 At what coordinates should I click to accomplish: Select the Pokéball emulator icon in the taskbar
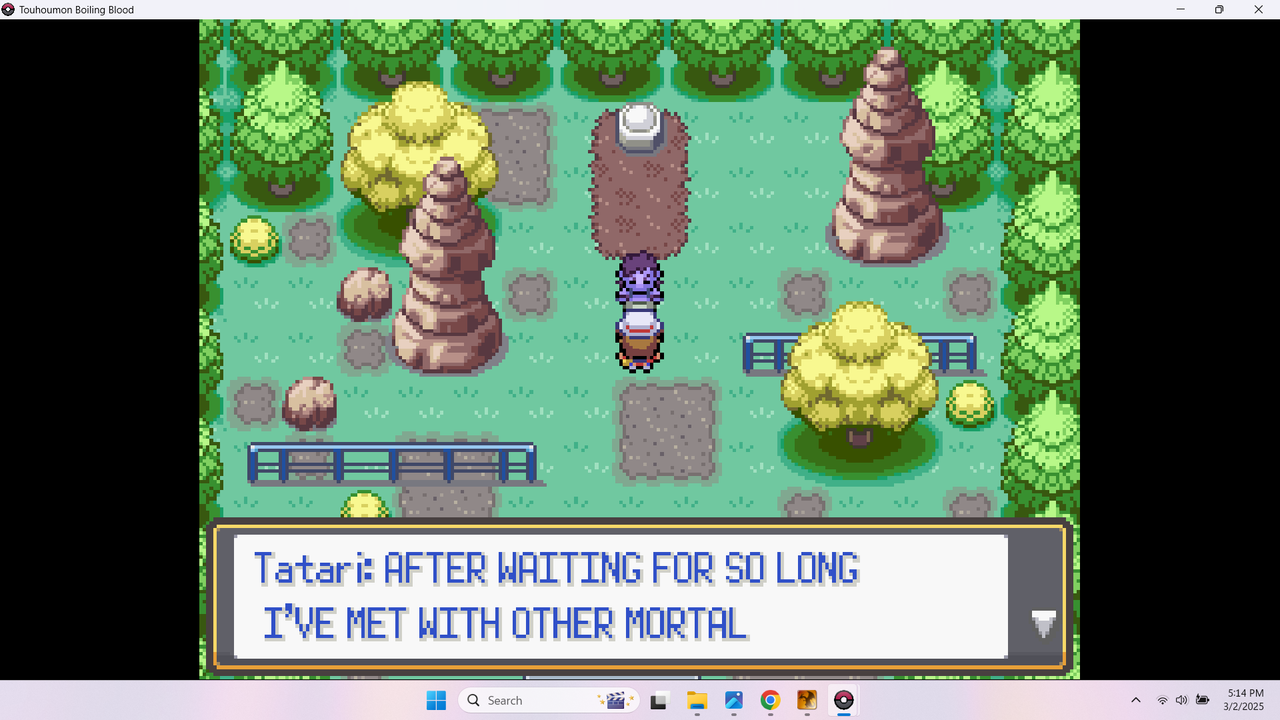[x=843, y=700]
